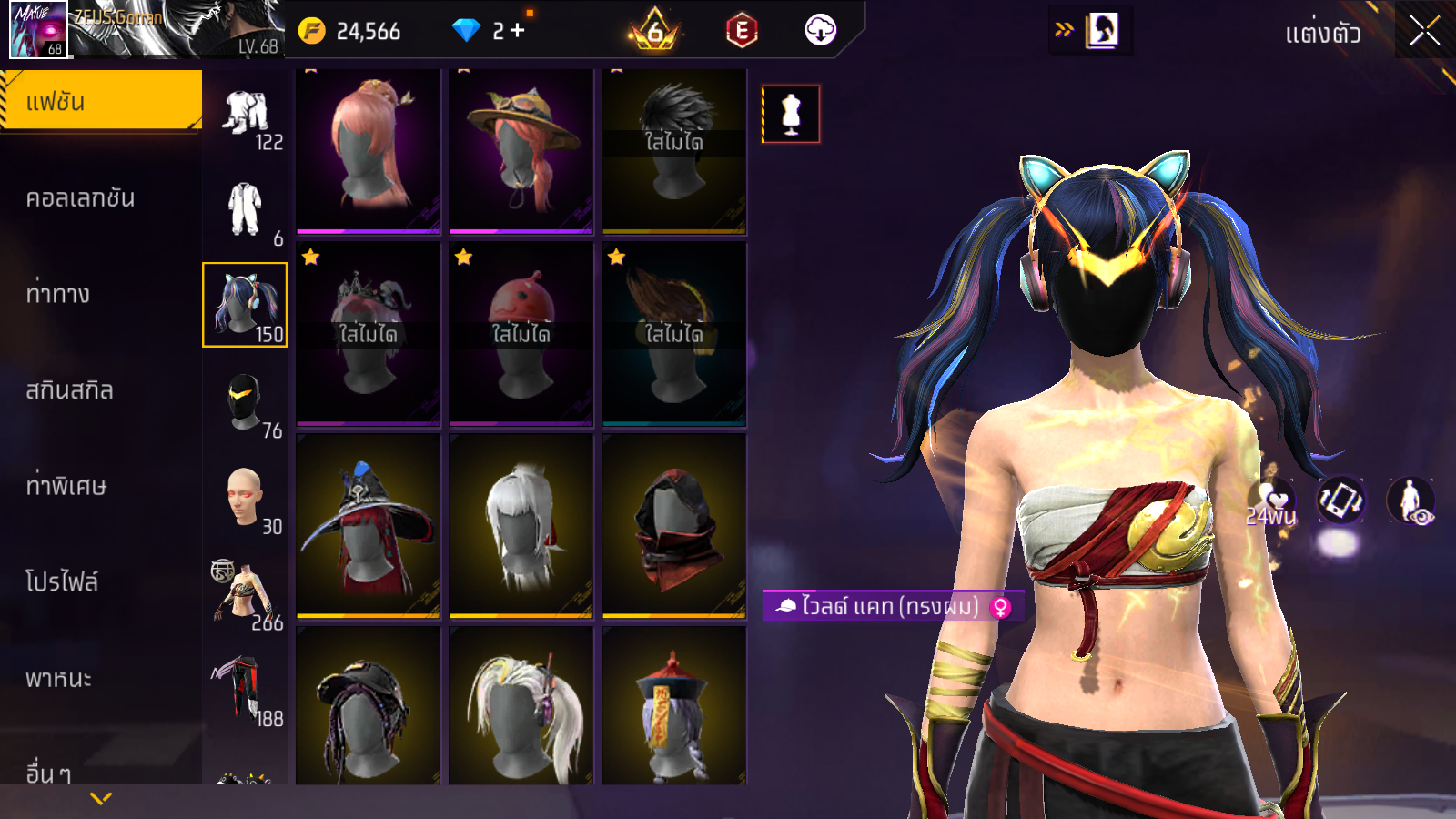Image resolution: width=1456 pixels, height=819 pixels.
Task: Open the mask category with 76 items
Action: point(245,402)
